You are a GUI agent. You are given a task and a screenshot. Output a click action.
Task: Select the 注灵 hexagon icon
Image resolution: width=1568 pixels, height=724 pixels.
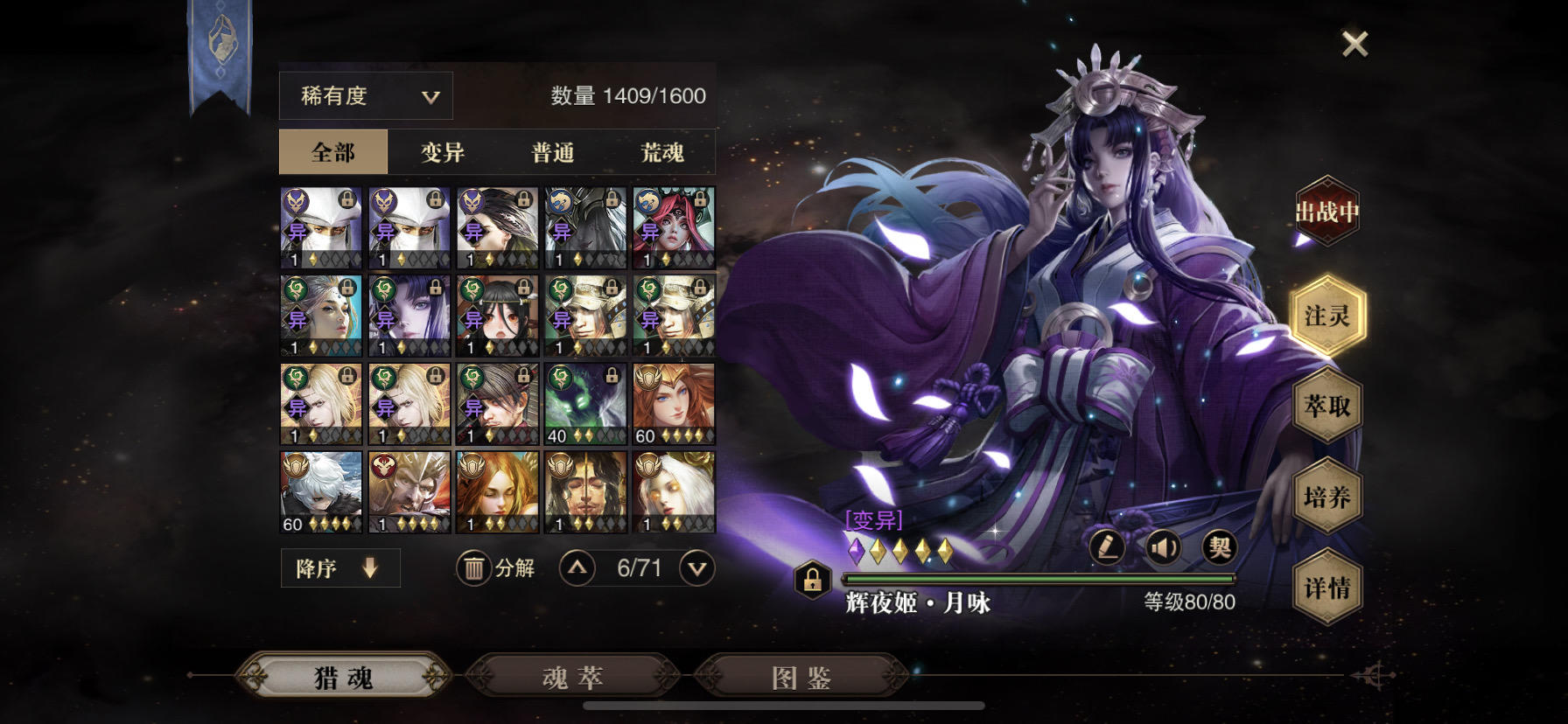[1326, 317]
